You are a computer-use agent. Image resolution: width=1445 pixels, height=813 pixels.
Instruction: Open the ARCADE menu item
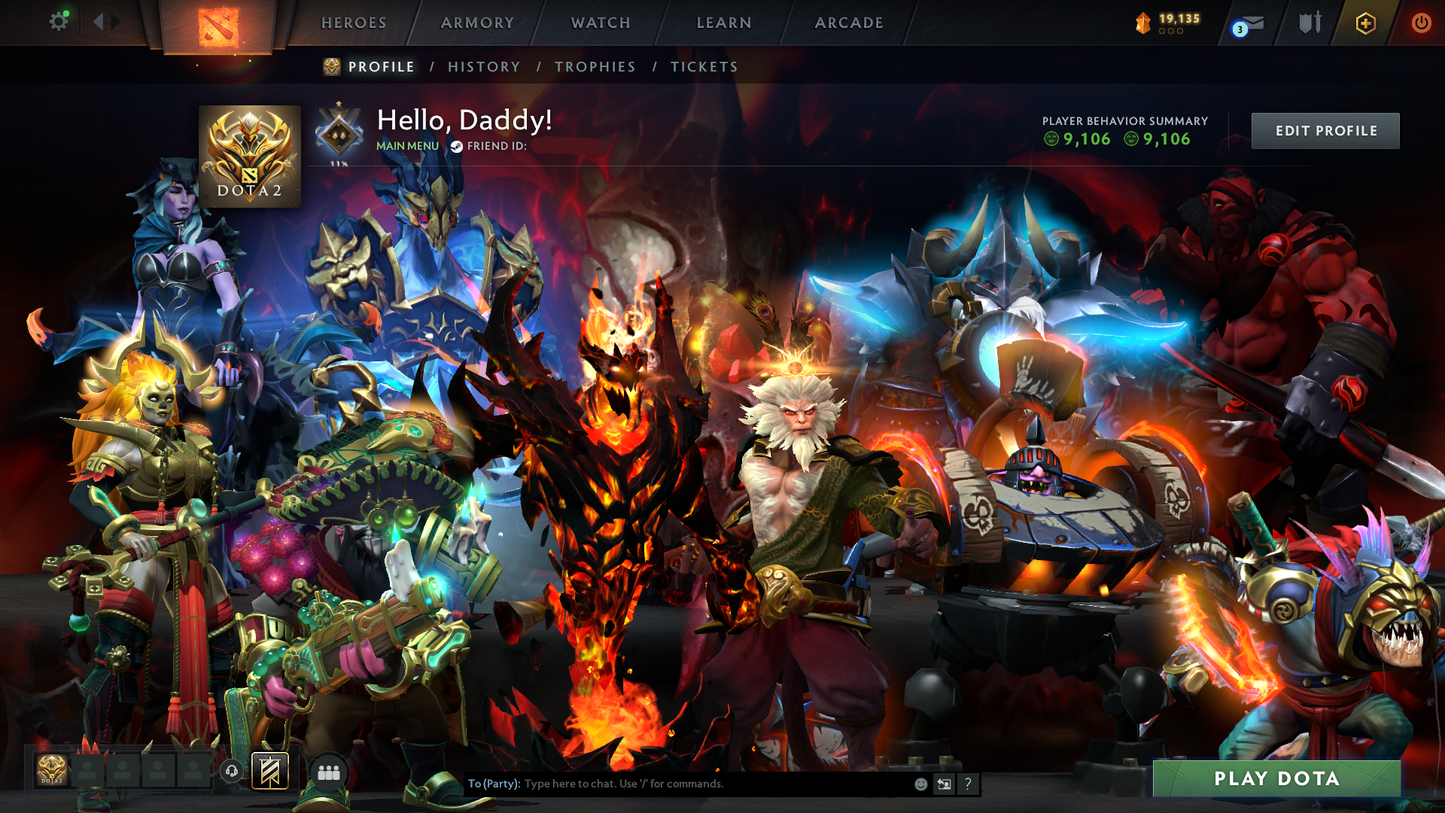click(847, 22)
